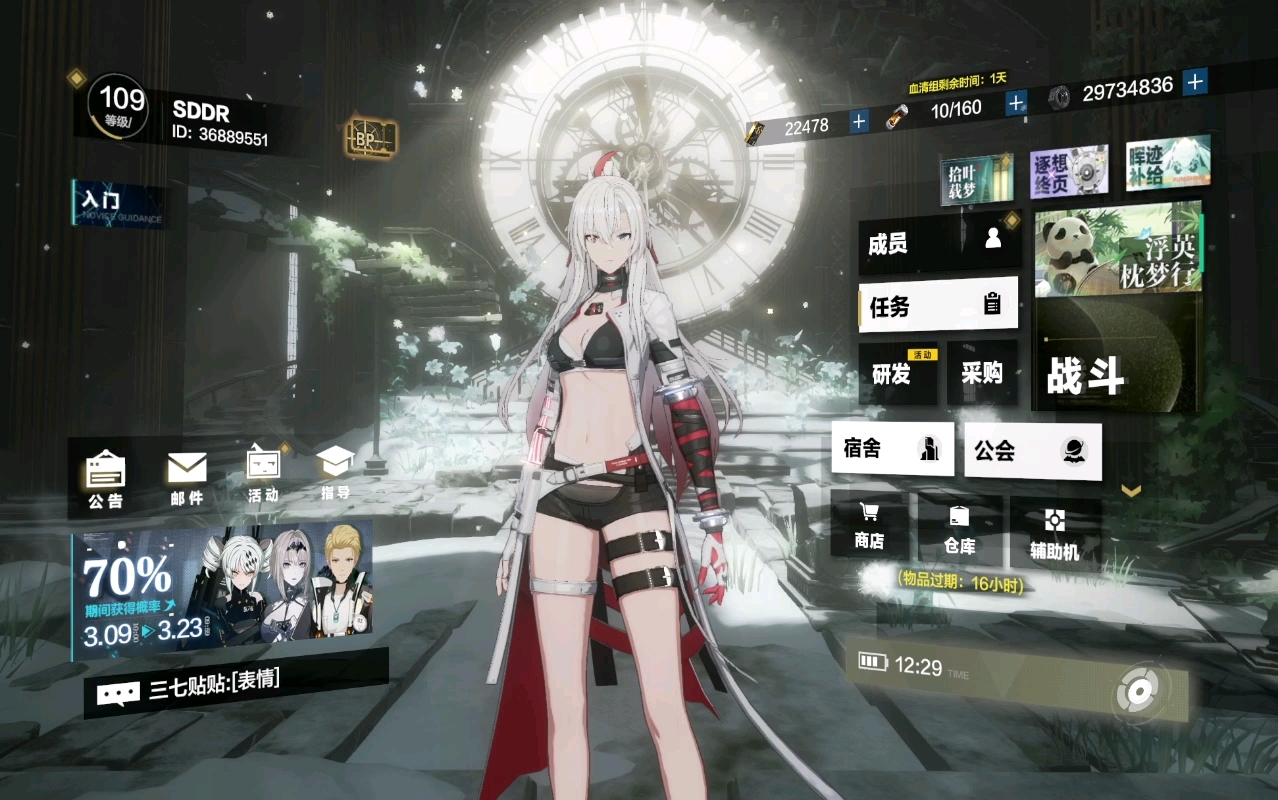Open the 商店 shop
This screenshot has height=800, width=1278.
869,526
